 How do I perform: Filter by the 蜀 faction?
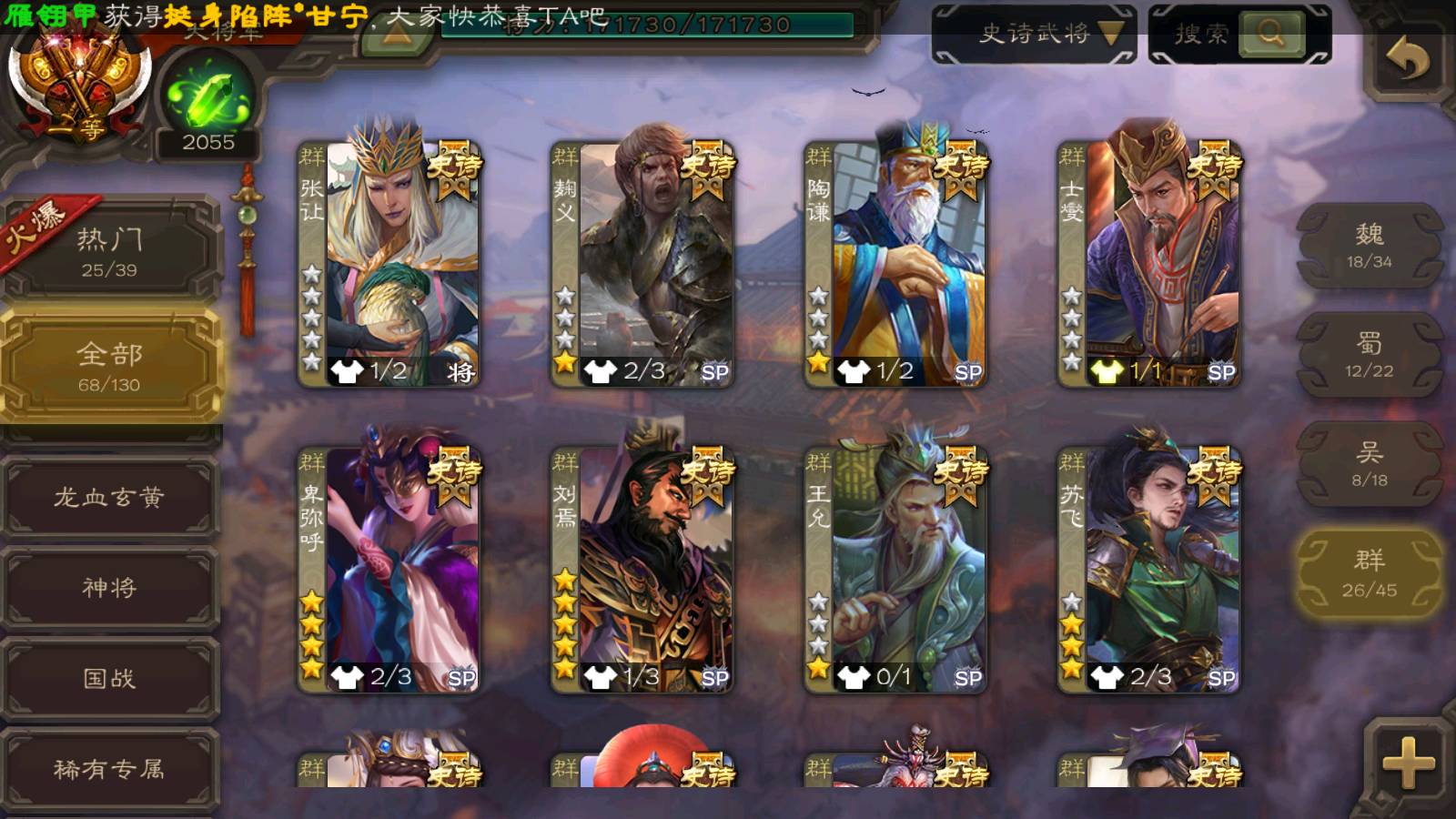(x=1369, y=355)
